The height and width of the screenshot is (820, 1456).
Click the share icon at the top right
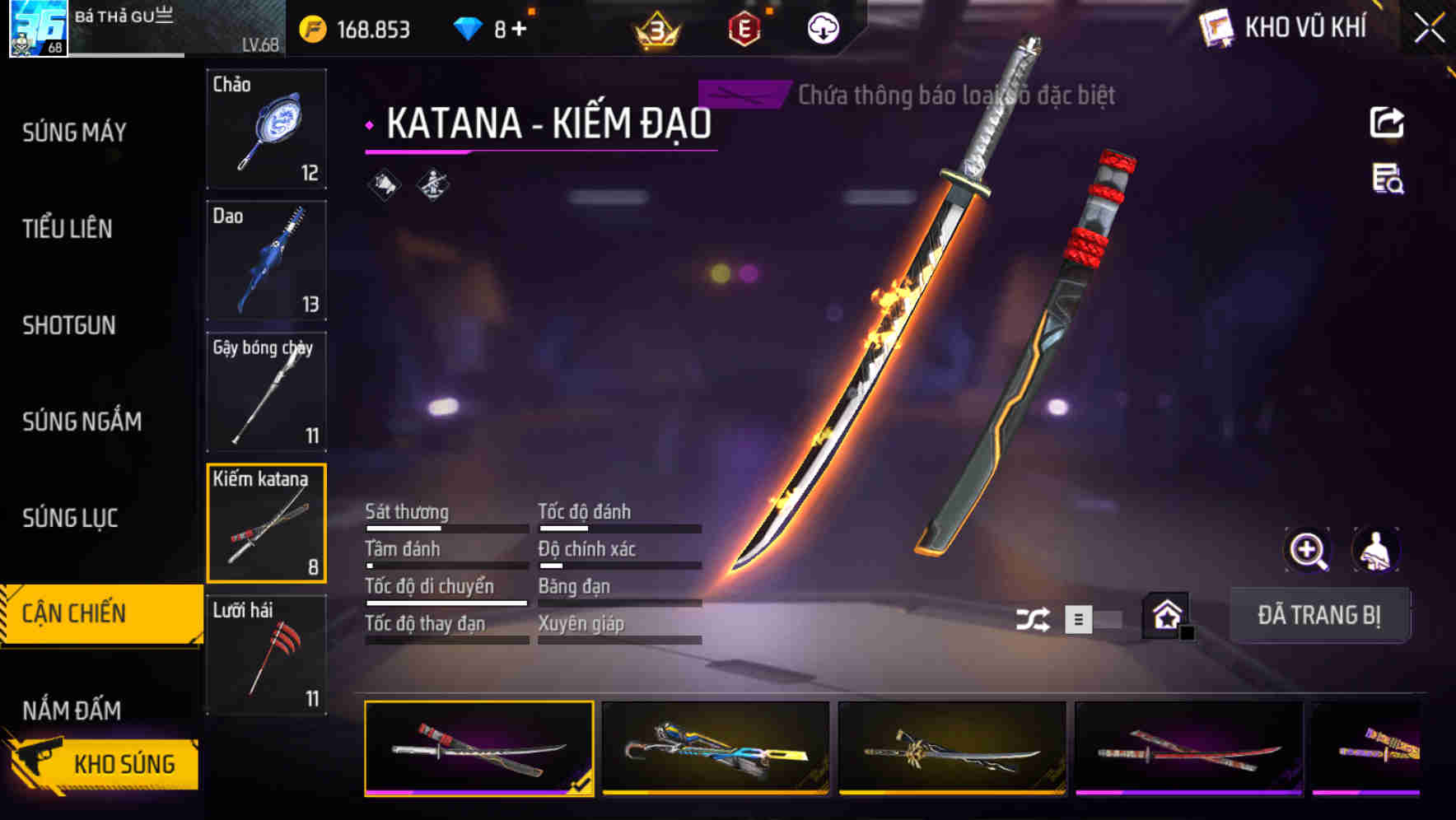(1386, 122)
